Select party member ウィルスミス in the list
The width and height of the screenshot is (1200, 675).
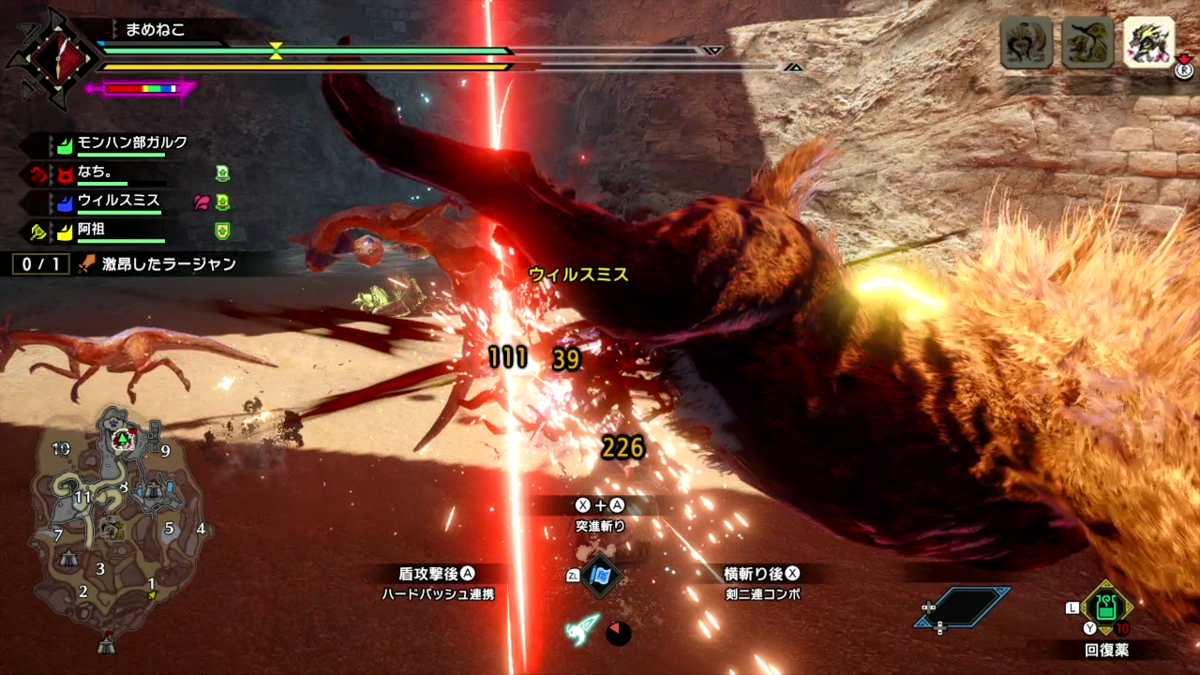pos(118,201)
